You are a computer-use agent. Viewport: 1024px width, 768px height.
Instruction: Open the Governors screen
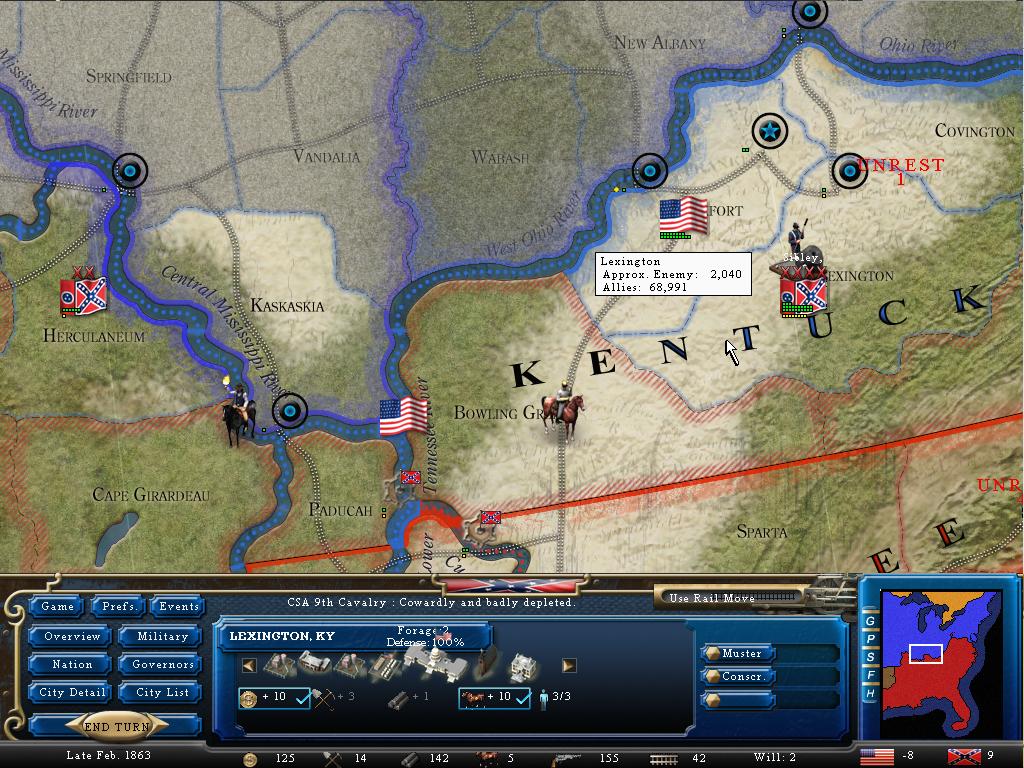pyautogui.click(x=162, y=664)
